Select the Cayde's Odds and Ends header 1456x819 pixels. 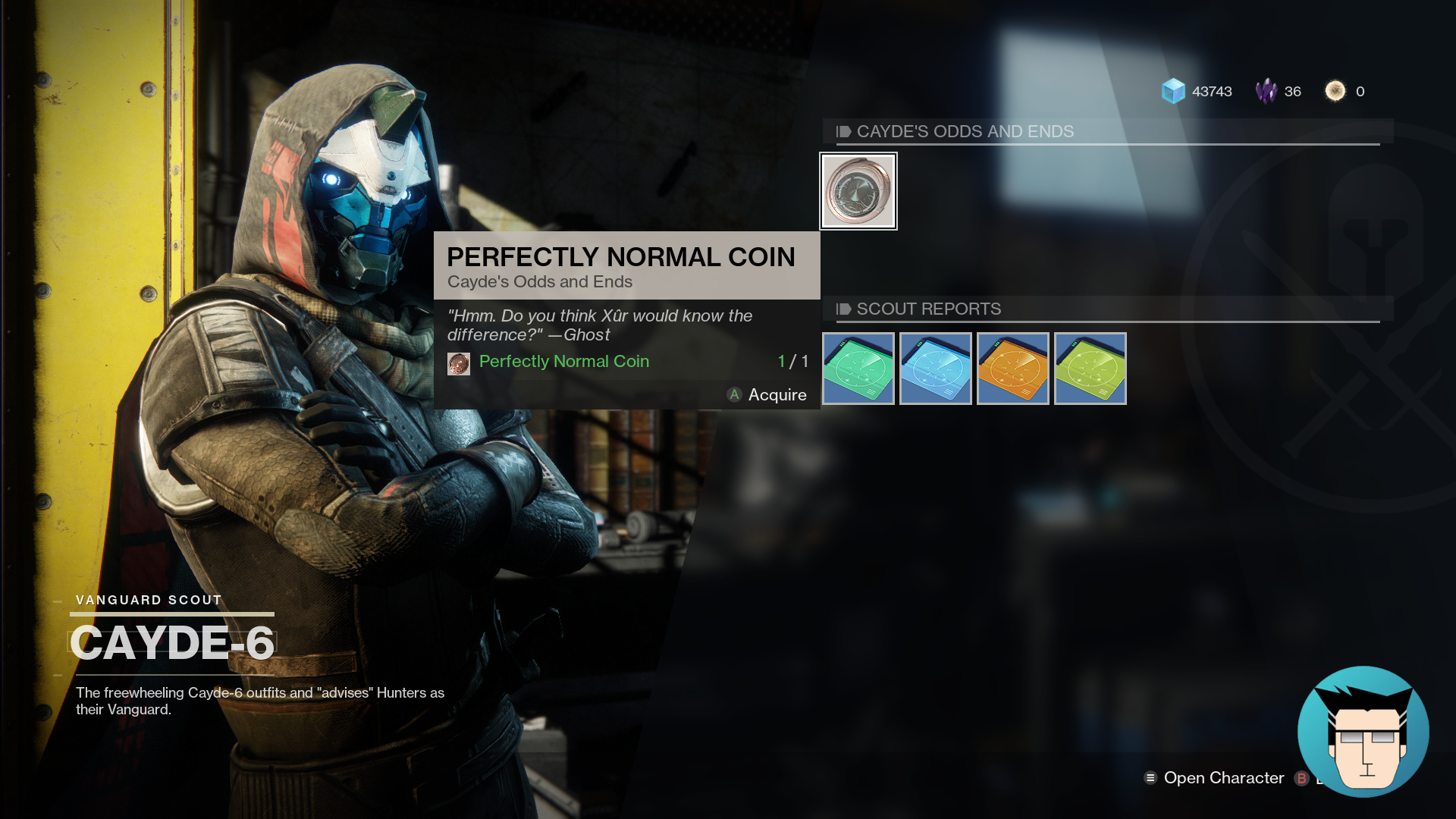pos(965,131)
